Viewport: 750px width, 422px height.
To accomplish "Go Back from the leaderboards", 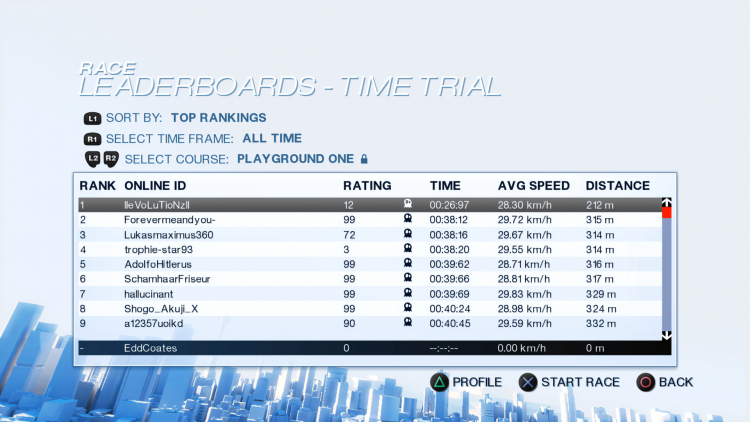I will pos(665,382).
